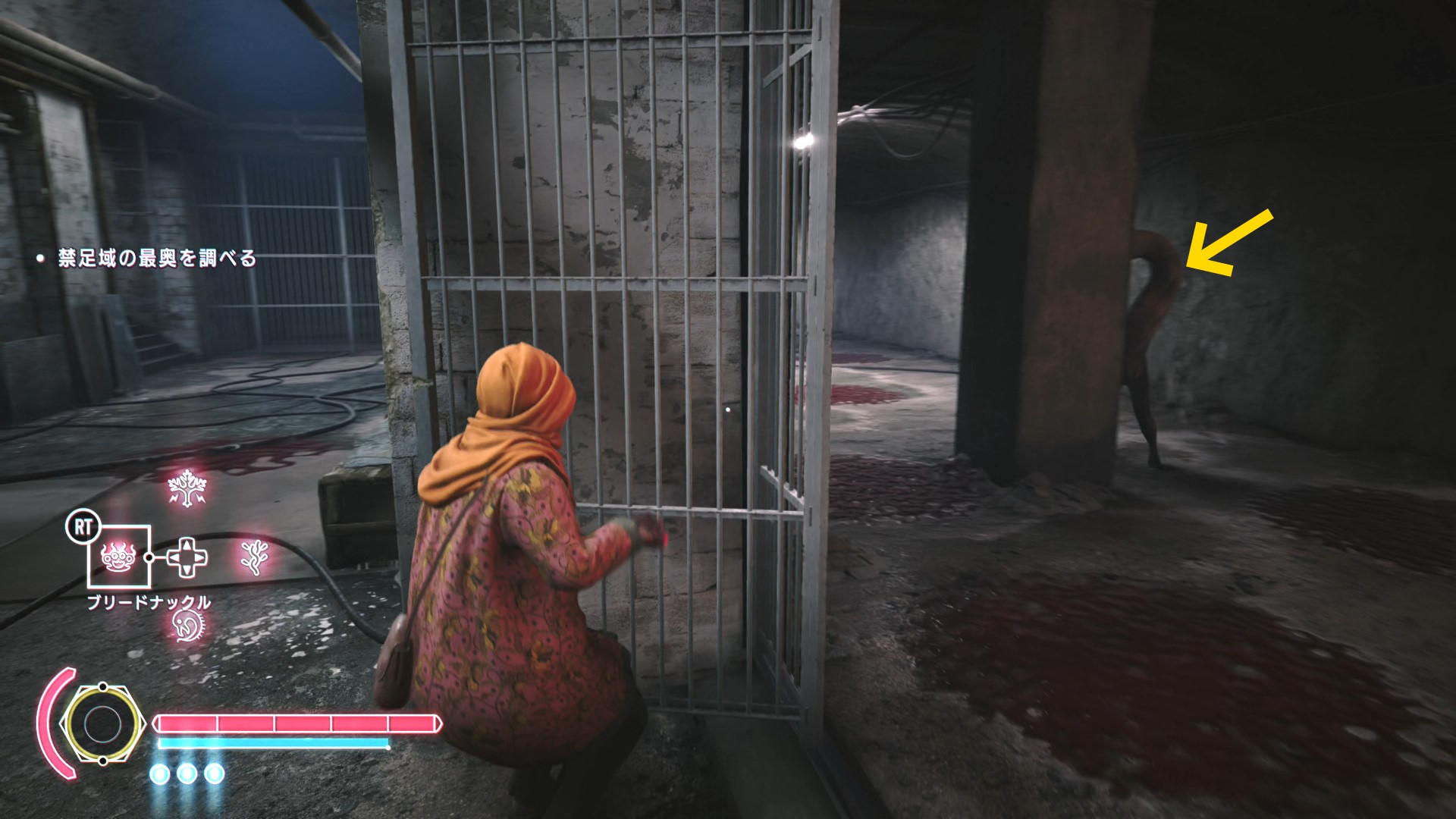Image resolution: width=1456 pixels, height=819 pixels.
Task: Open the objective tracker text 禁足域の最奥を調べる
Action: pos(157,259)
